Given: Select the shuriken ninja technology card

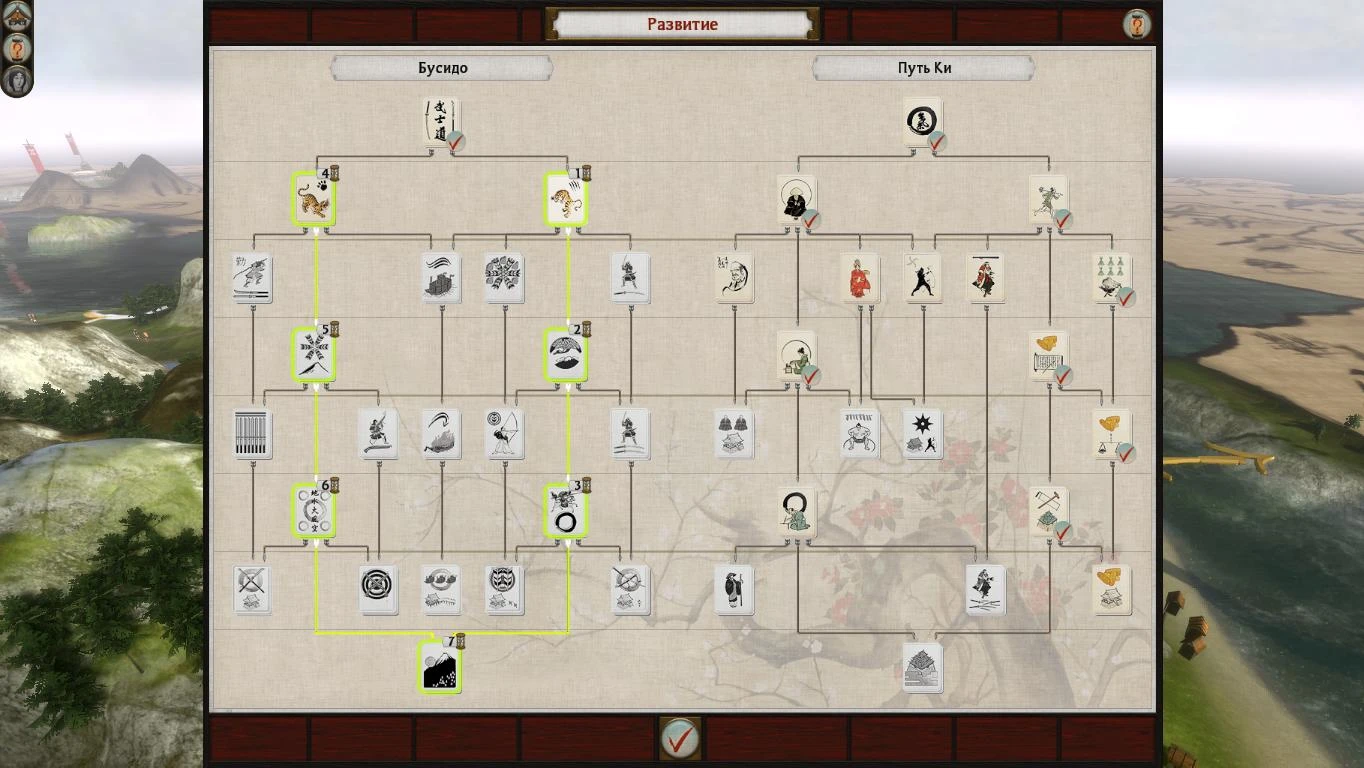Looking at the screenshot, I should coord(922,432).
